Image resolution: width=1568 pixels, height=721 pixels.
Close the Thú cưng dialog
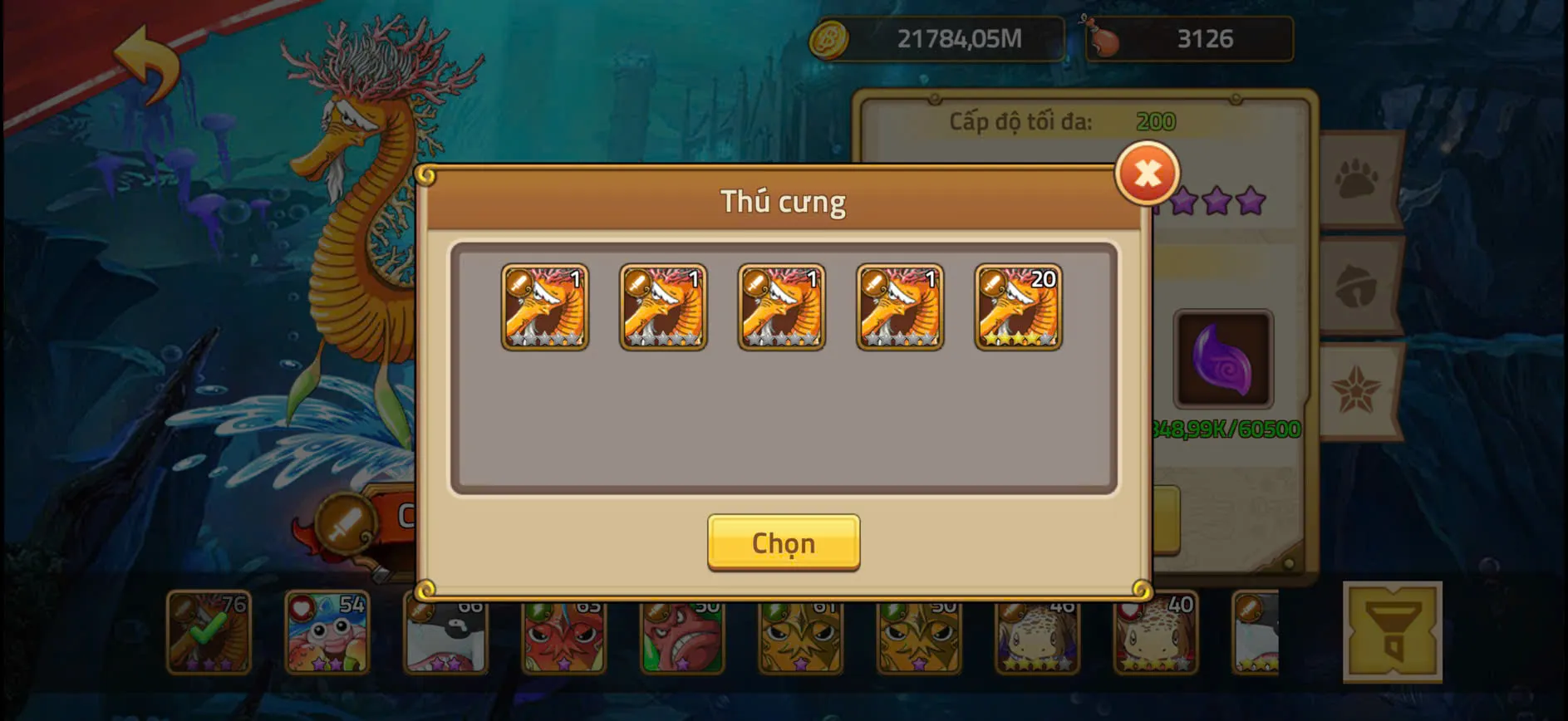(x=1148, y=174)
